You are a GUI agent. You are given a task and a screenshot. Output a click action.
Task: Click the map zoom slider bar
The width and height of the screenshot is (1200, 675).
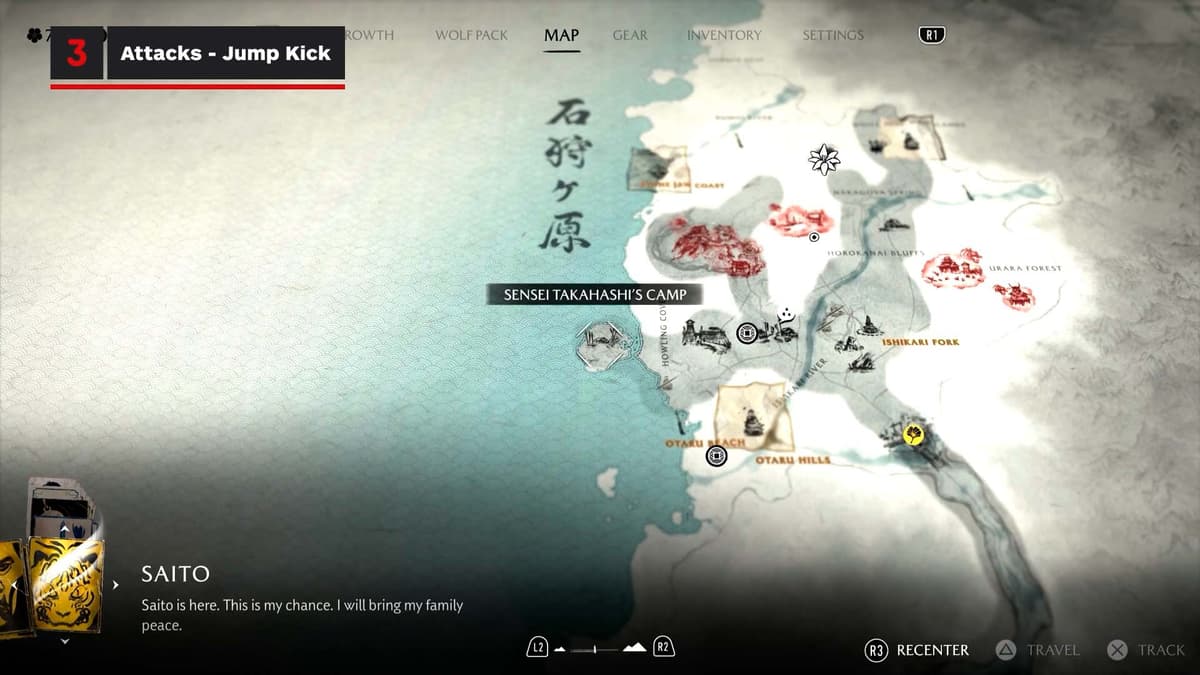click(x=595, y=649)
